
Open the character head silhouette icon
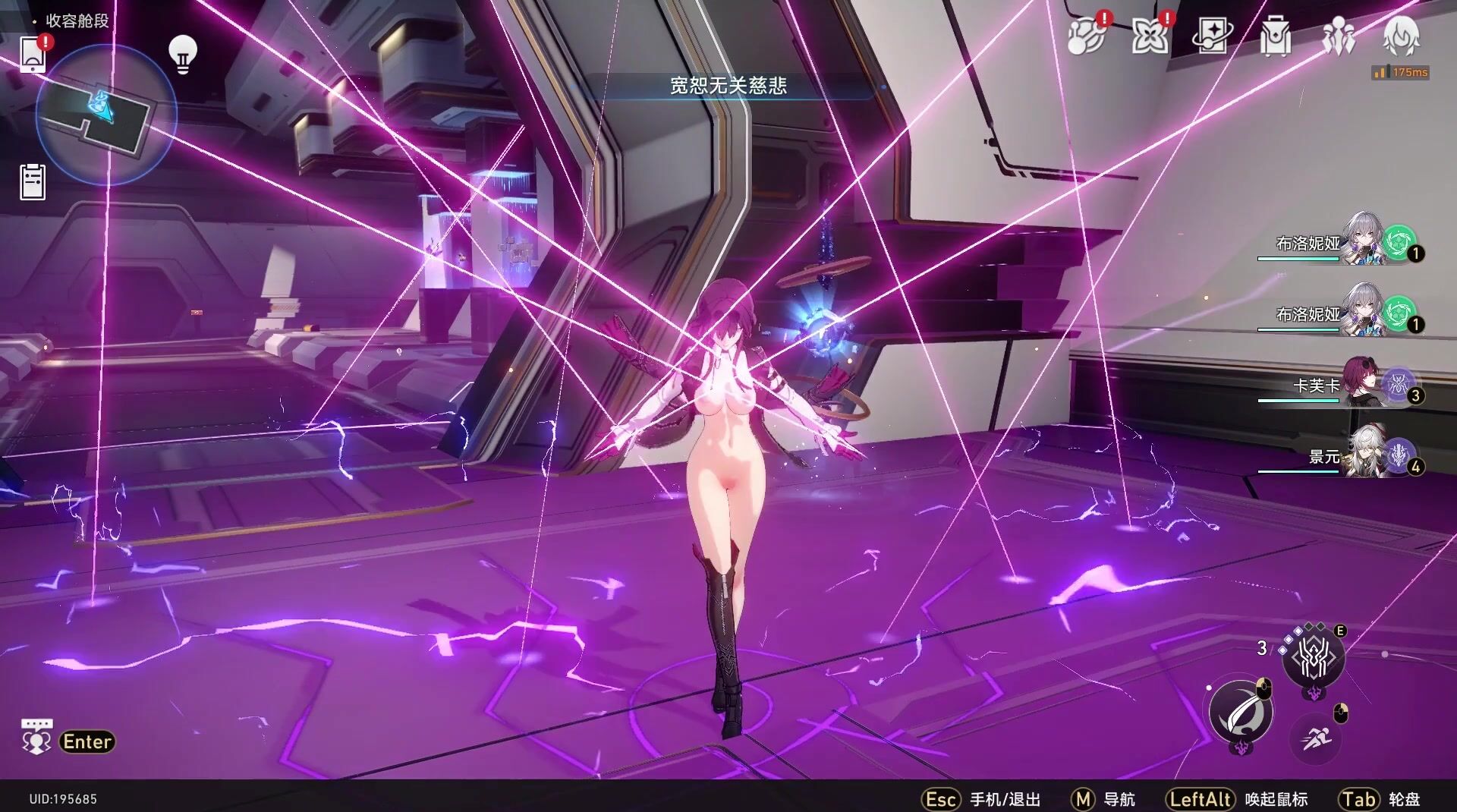point(1401,36)
